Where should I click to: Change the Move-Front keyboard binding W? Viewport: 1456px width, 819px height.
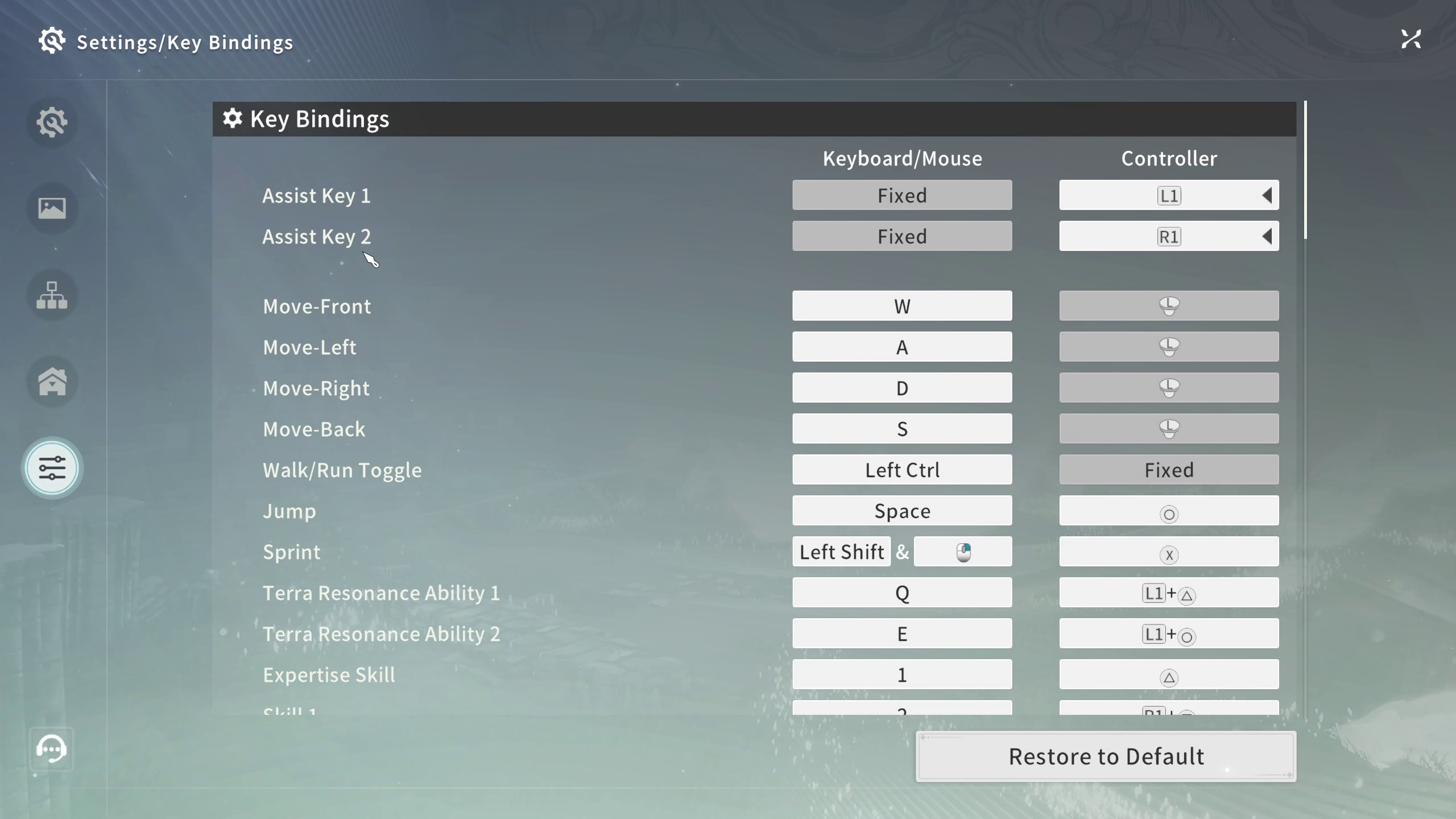pos(902,306)
